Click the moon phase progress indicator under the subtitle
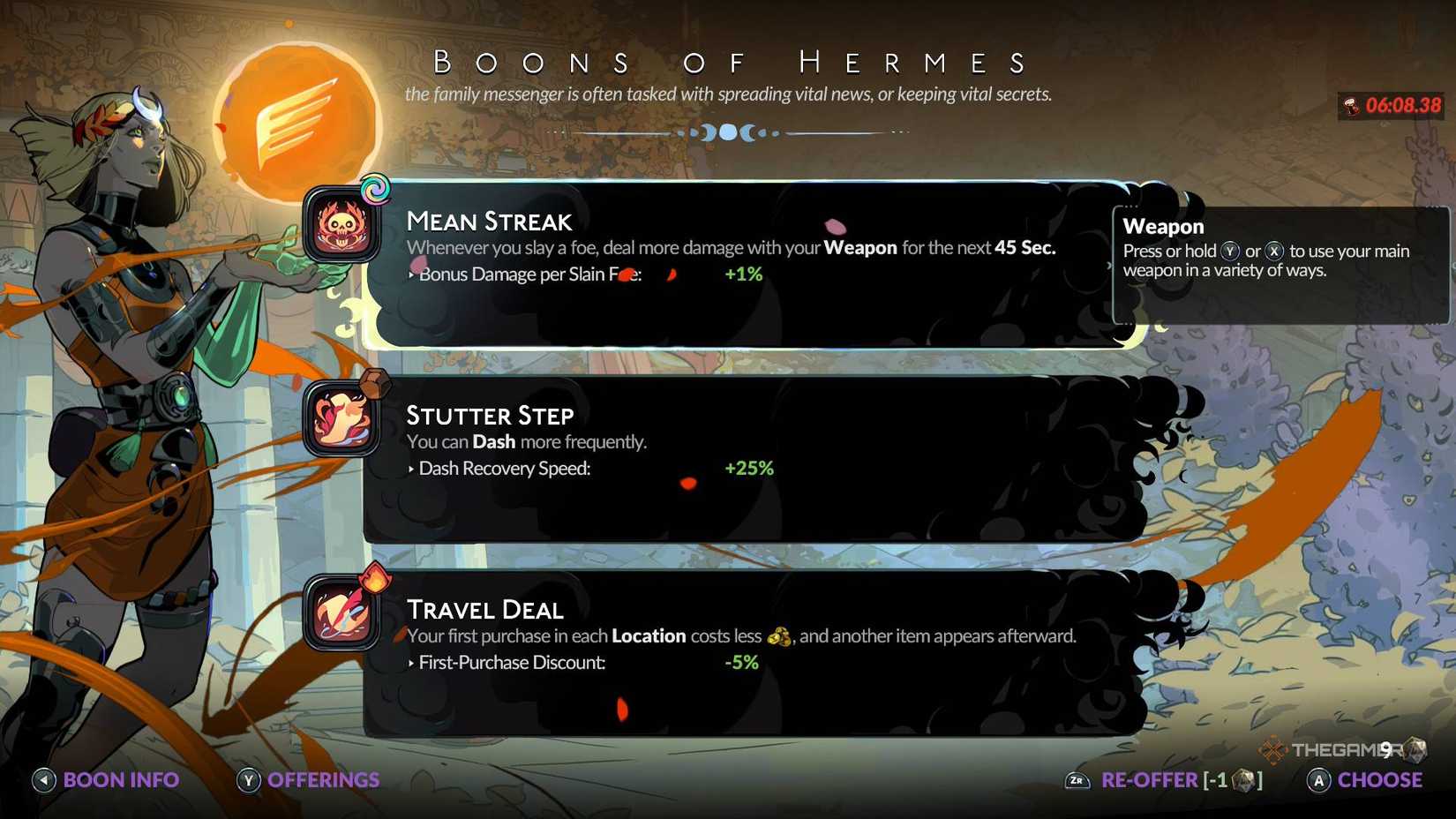Screen dimensions: 1456x819 (x=728, y=132)
